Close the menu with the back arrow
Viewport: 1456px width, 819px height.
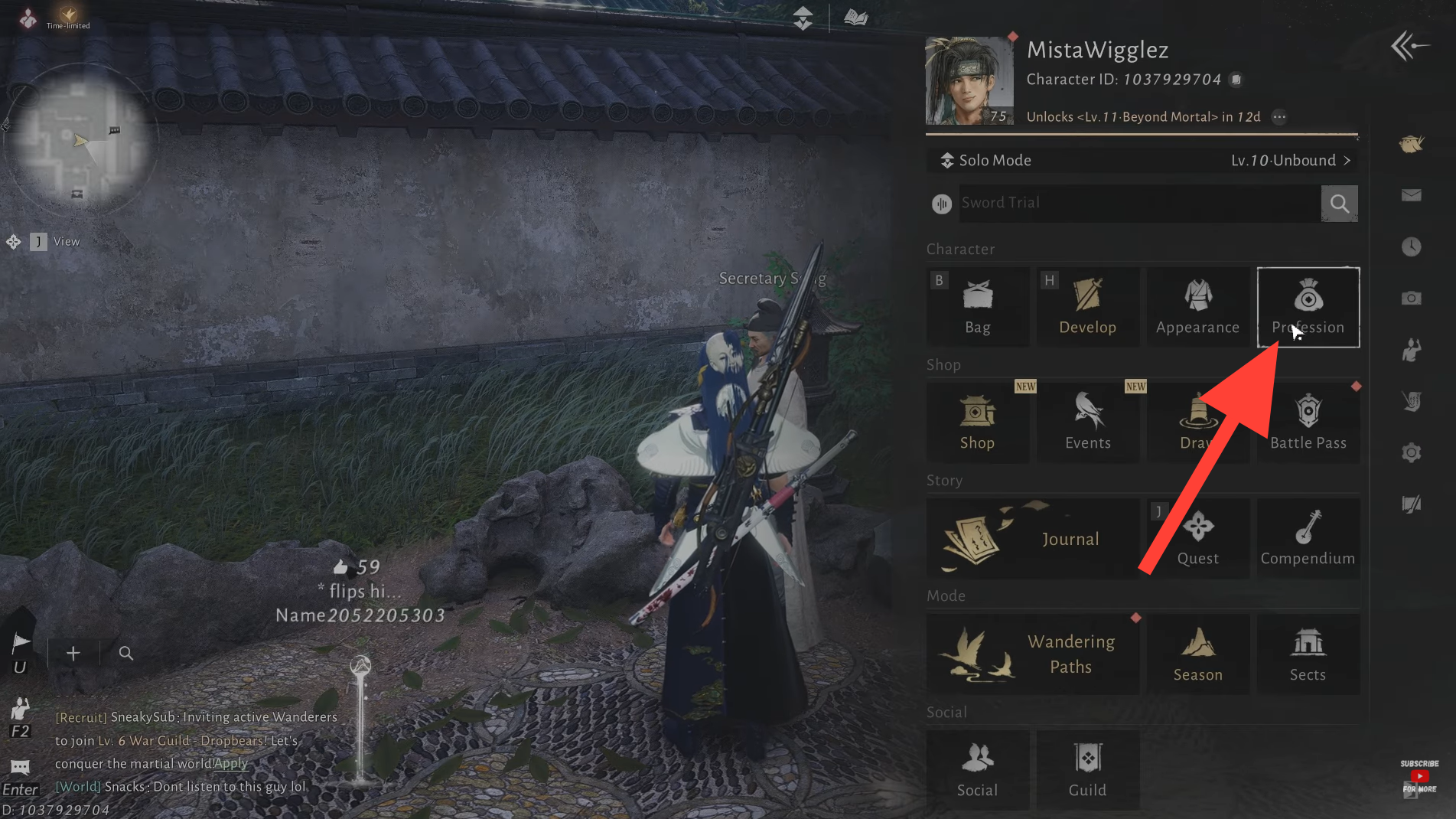click(x=1409, y=46)
